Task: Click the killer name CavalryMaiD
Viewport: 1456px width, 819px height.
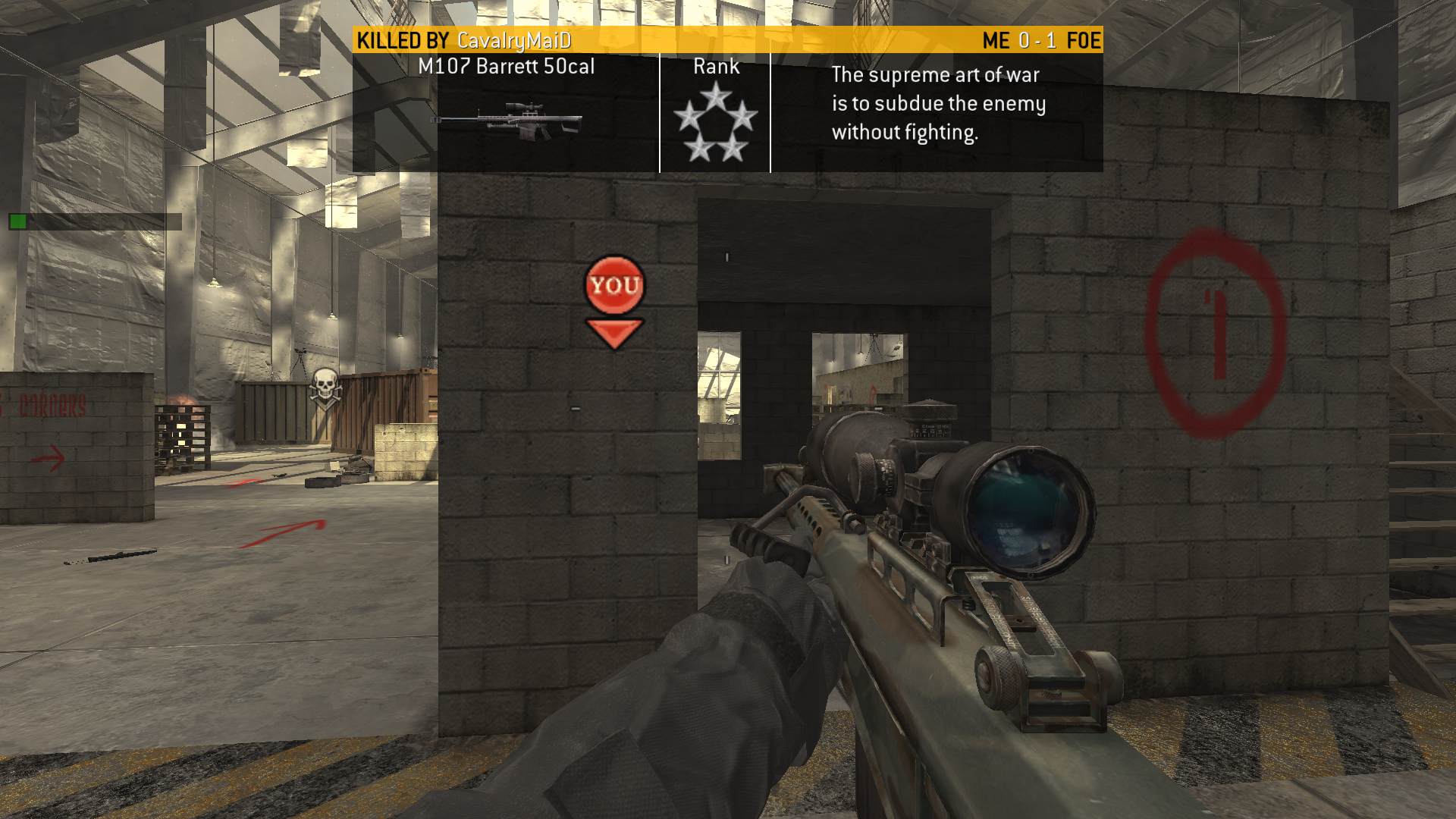Action: pyautogui.click(x=514, y=41)
